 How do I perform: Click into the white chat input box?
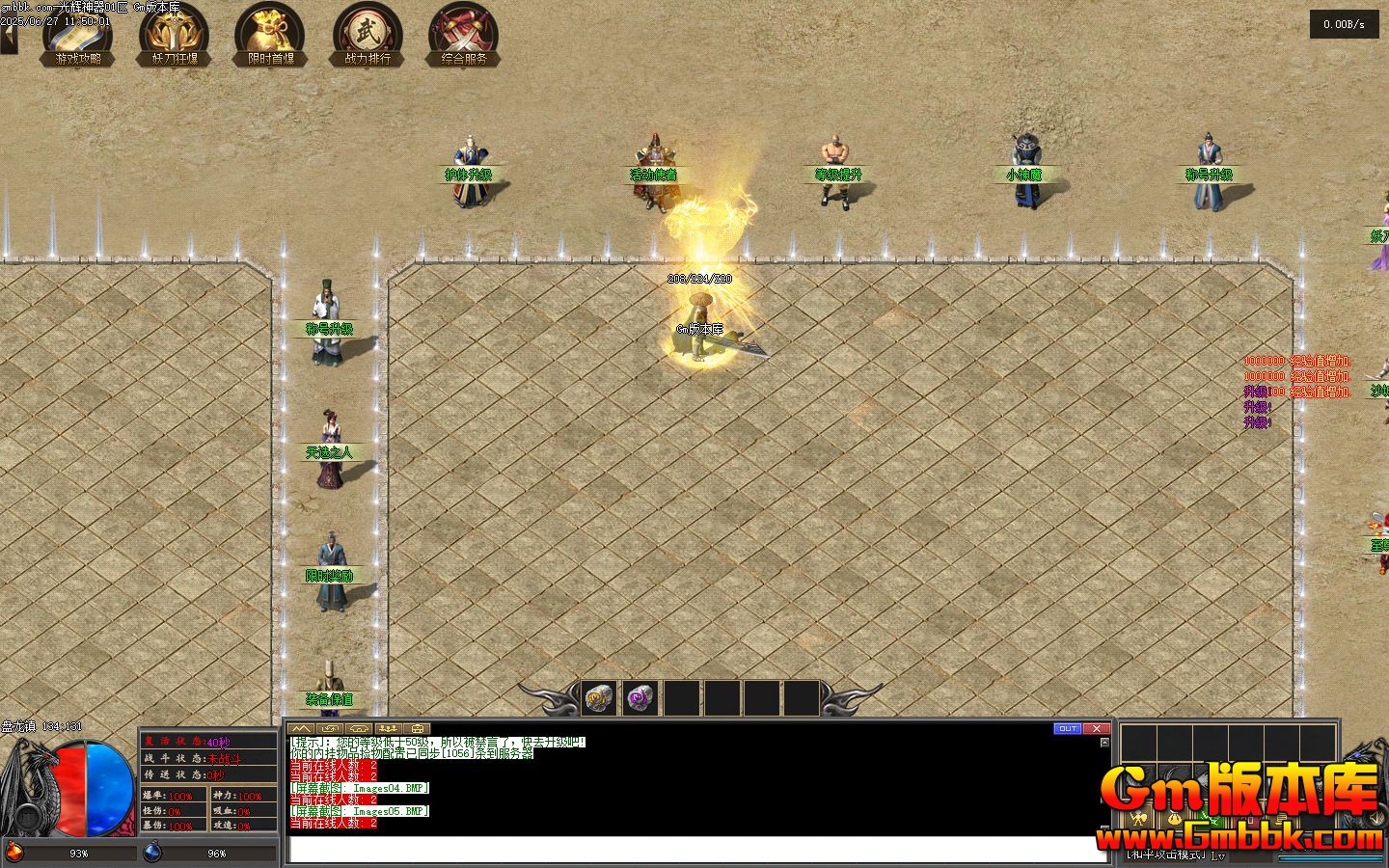(696, 849)
